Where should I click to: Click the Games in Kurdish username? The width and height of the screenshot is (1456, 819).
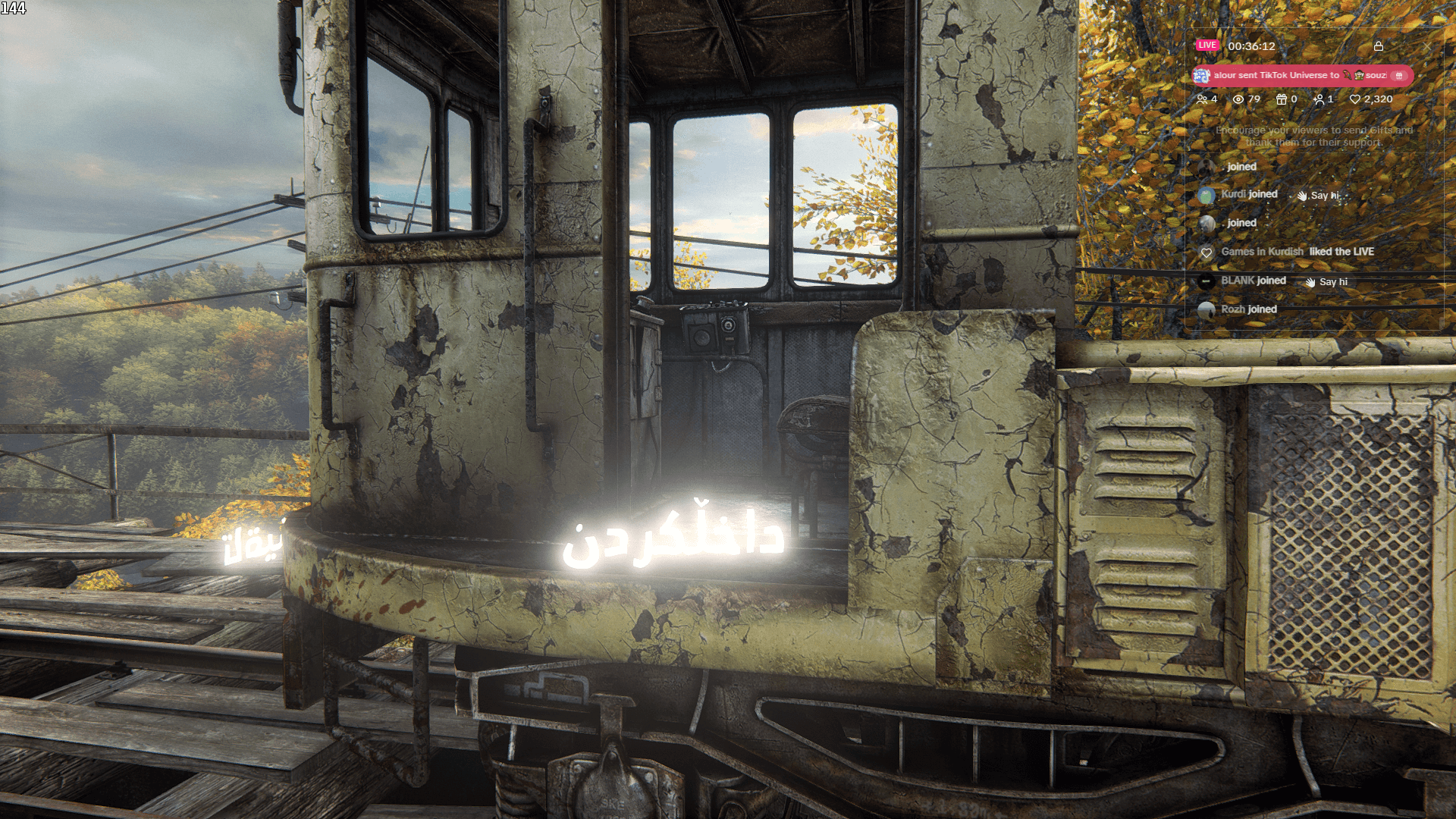point(1262,251)
